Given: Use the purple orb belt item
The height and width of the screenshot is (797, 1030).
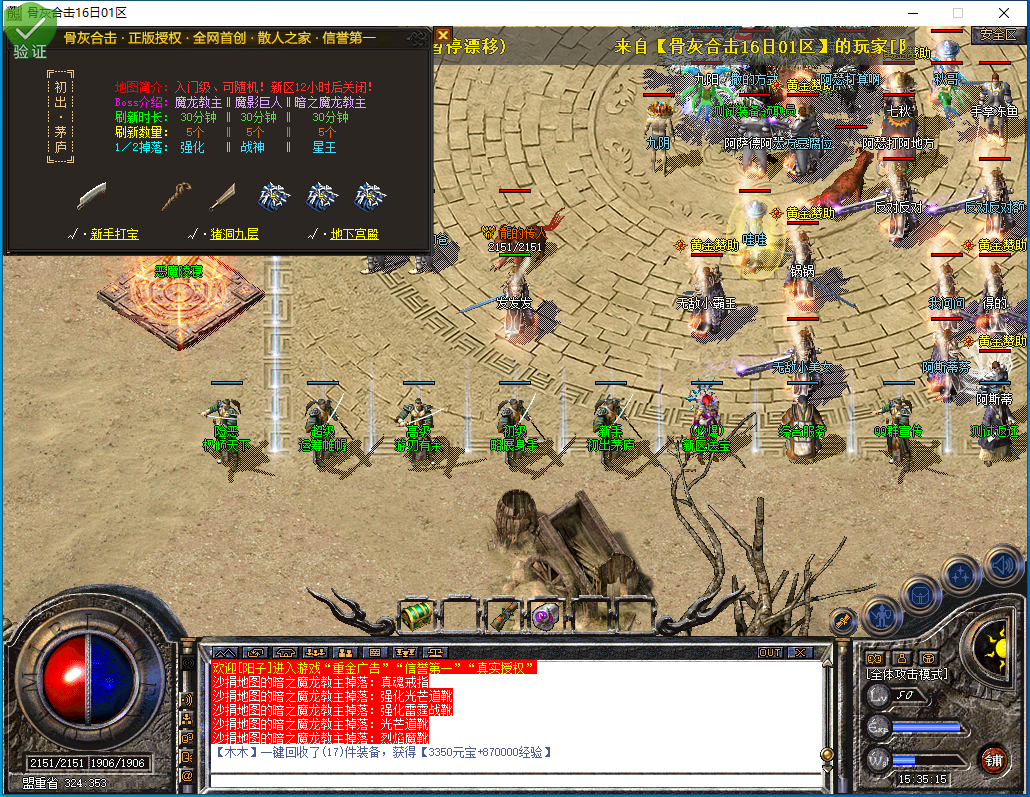Looking at the screenshot, I should pos(545,615).
